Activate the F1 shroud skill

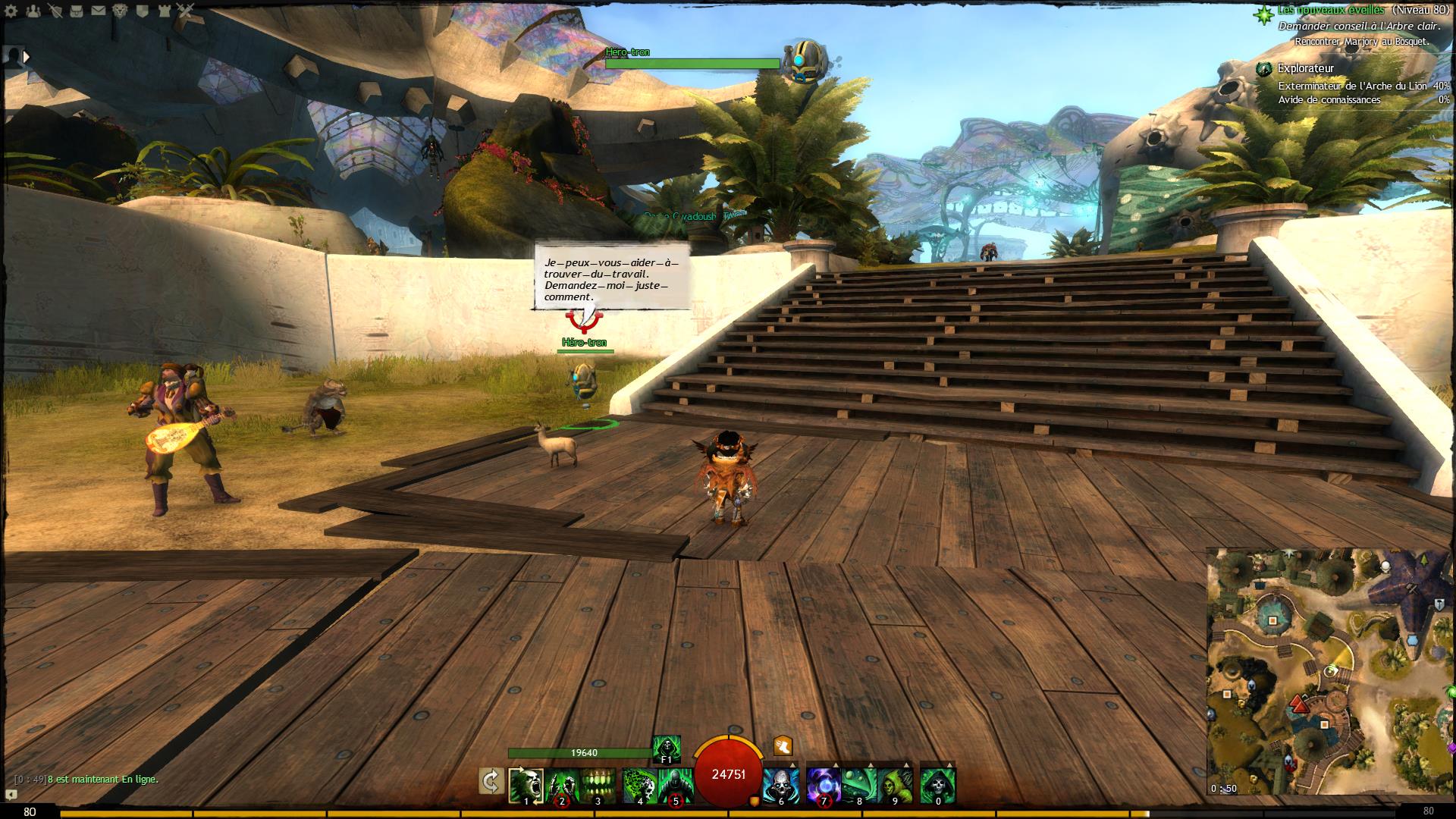point(667,747)
